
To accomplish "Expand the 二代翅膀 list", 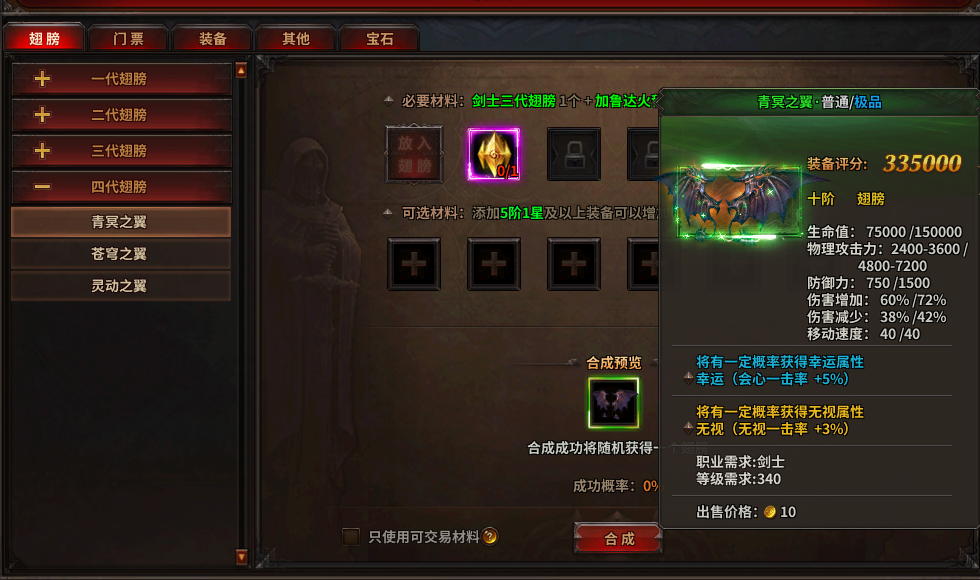I will (x=120, y=115).
